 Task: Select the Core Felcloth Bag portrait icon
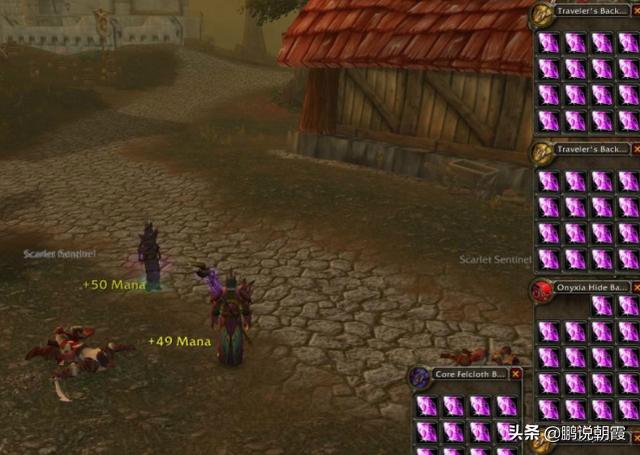(421, 377)
